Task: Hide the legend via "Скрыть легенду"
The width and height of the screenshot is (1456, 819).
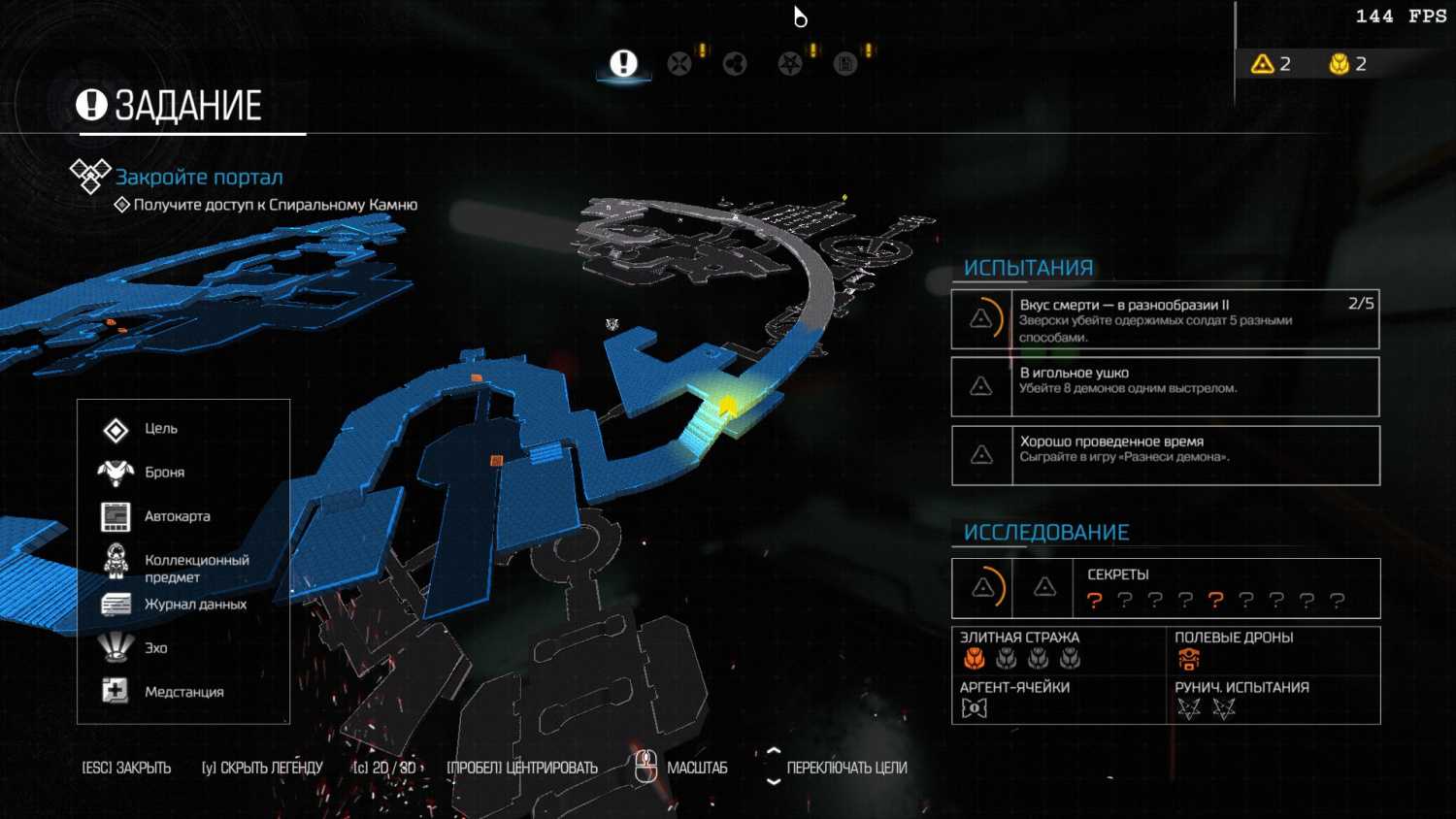Action: pyautogui.click(x=262, y=768)
